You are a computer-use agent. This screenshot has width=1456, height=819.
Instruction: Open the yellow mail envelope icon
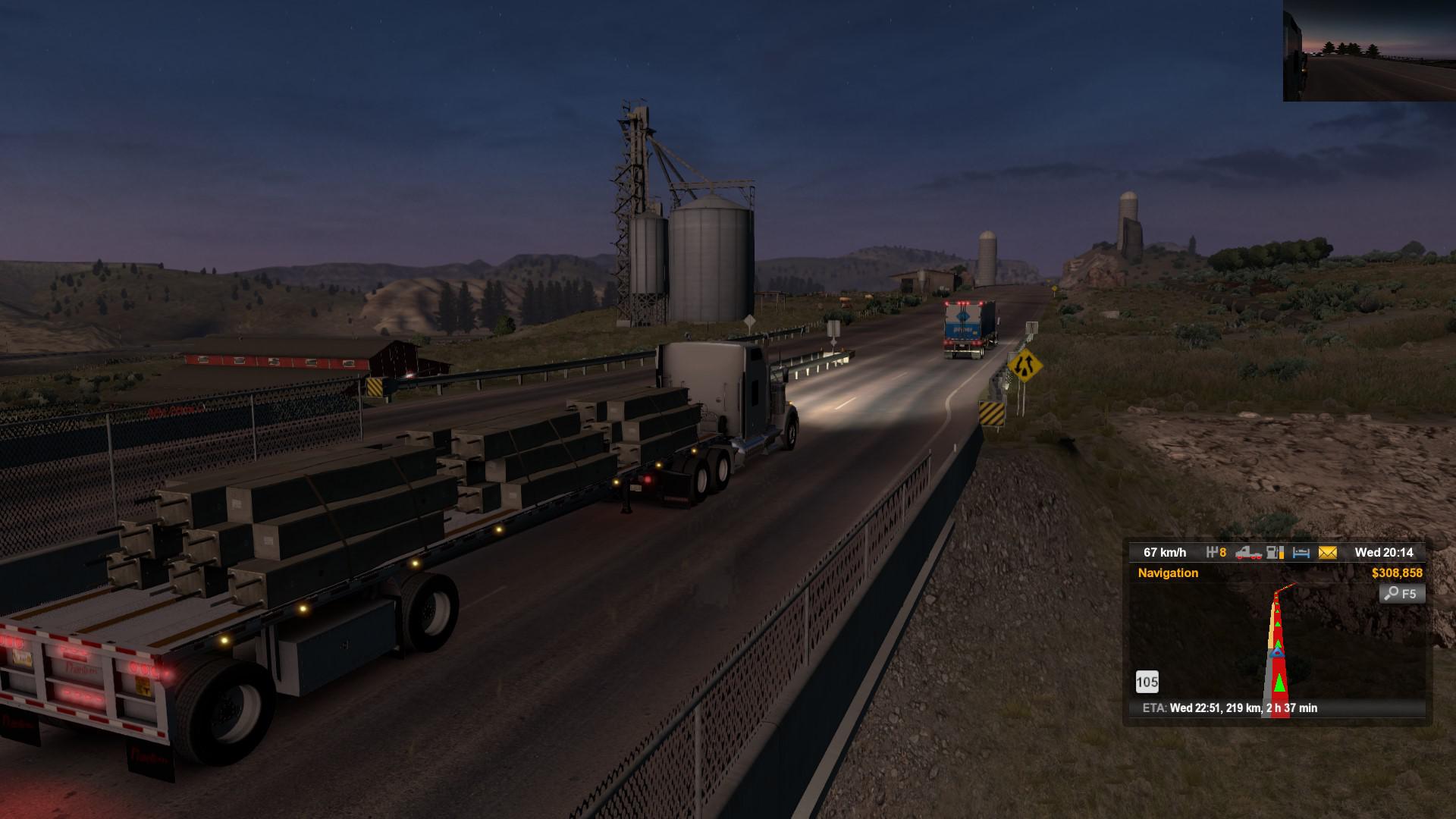[1327, 553]
